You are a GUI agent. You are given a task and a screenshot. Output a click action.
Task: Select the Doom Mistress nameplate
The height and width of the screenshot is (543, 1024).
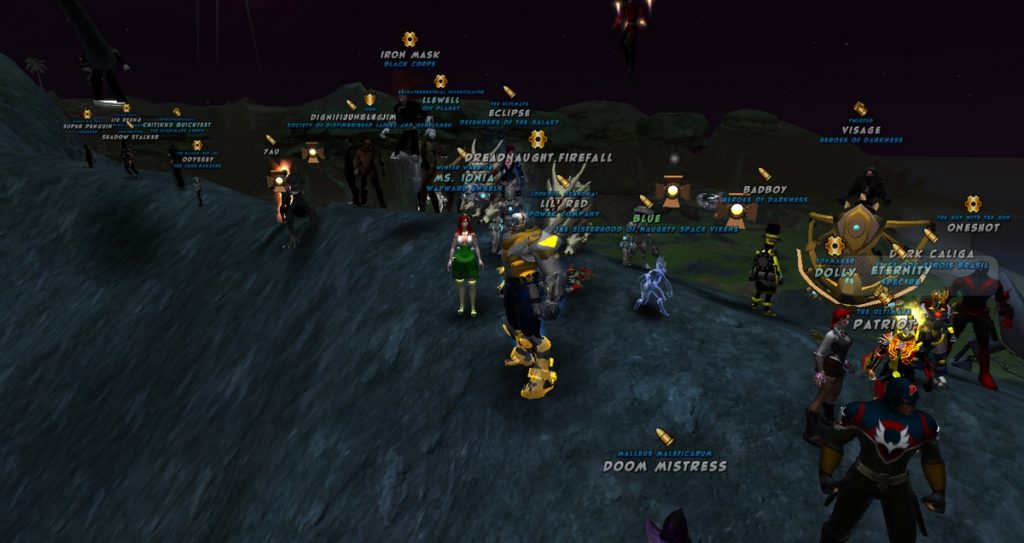(664, 466)
